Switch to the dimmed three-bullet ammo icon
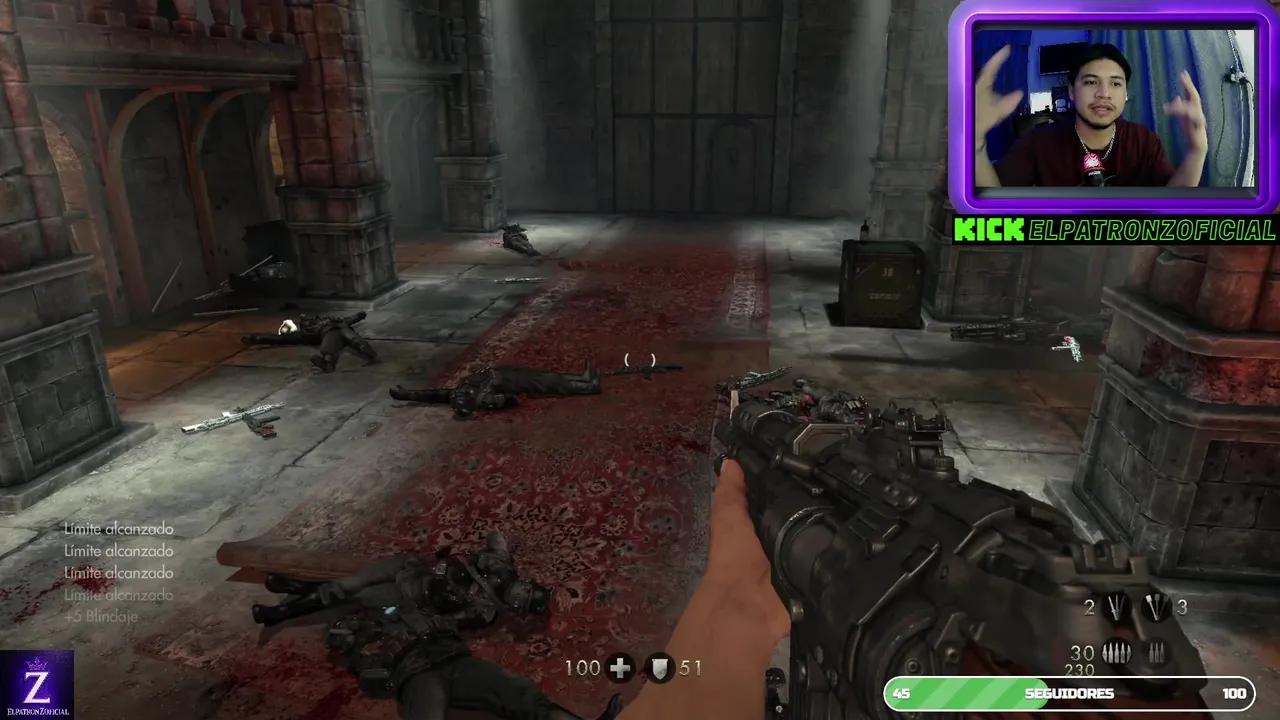Viewport: 1280px width, 720px height. pos(1156,653)
